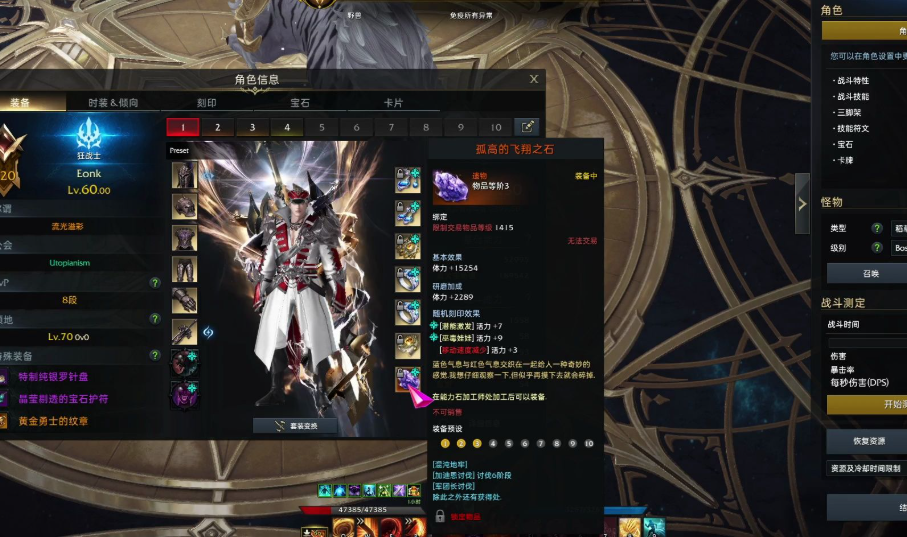Click the 恢复资源 restore resources button

[866, 441]
